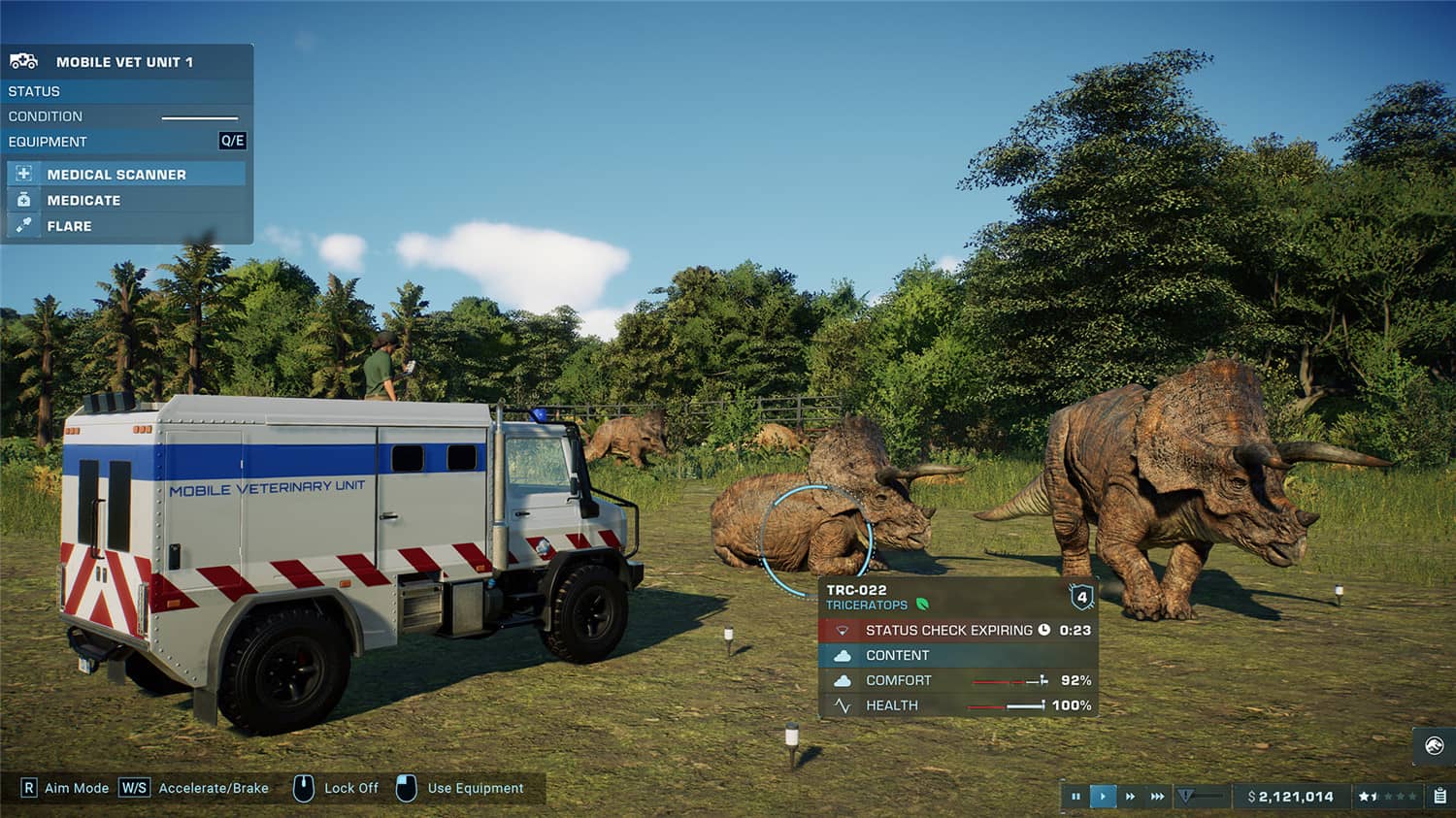Screen dimensions: 1456x818
Task: Expand the Equipment section via Q/E
Action: tap(234, 141)
